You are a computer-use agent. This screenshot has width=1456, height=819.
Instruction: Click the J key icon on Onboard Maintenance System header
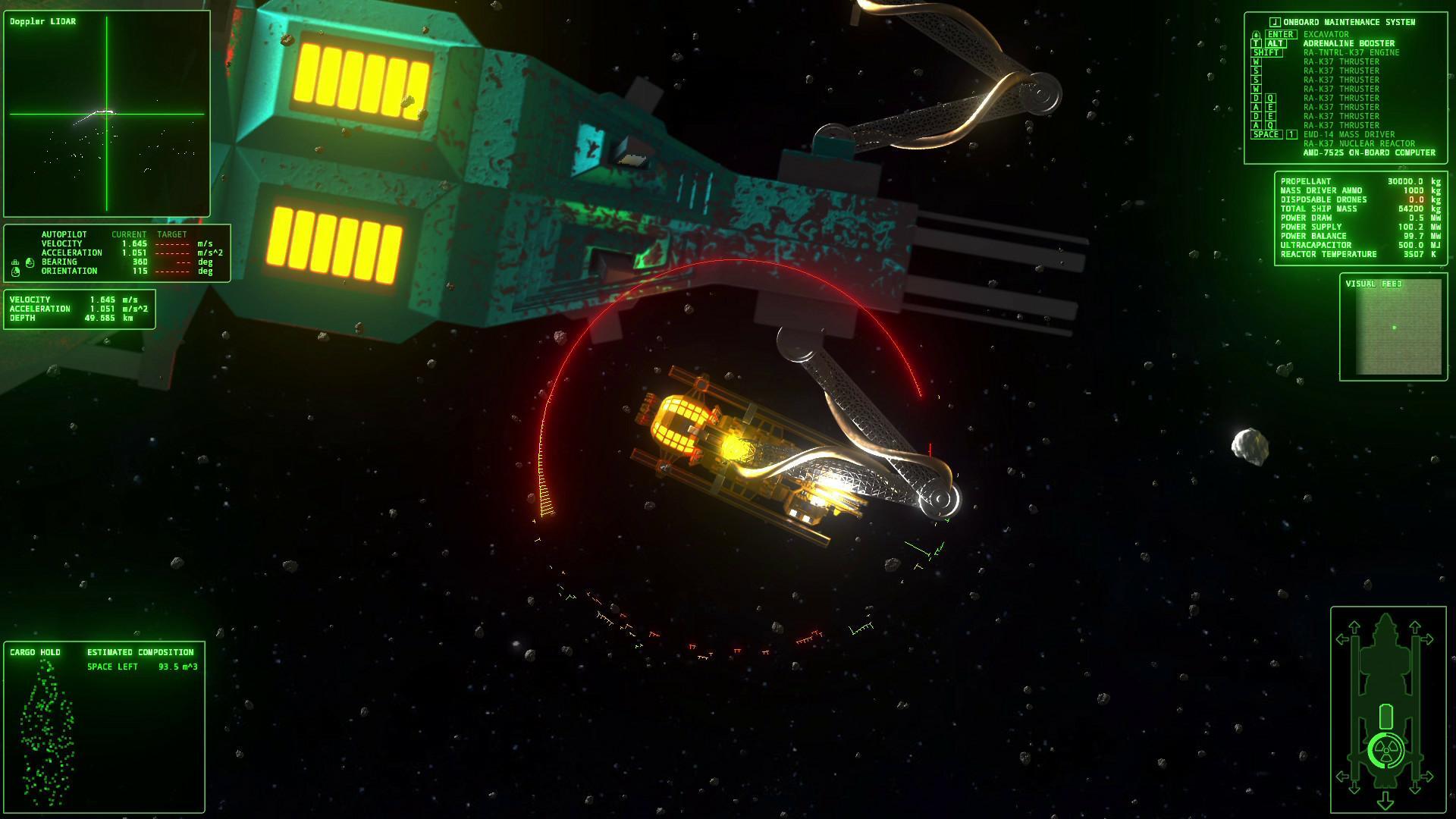point(1275,22)
